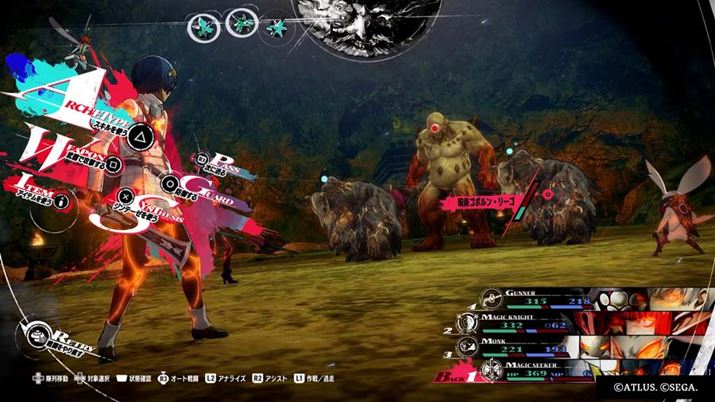Choose the Guard command
The width and height of the screenshot is (715, 402).
coord(170,182)
